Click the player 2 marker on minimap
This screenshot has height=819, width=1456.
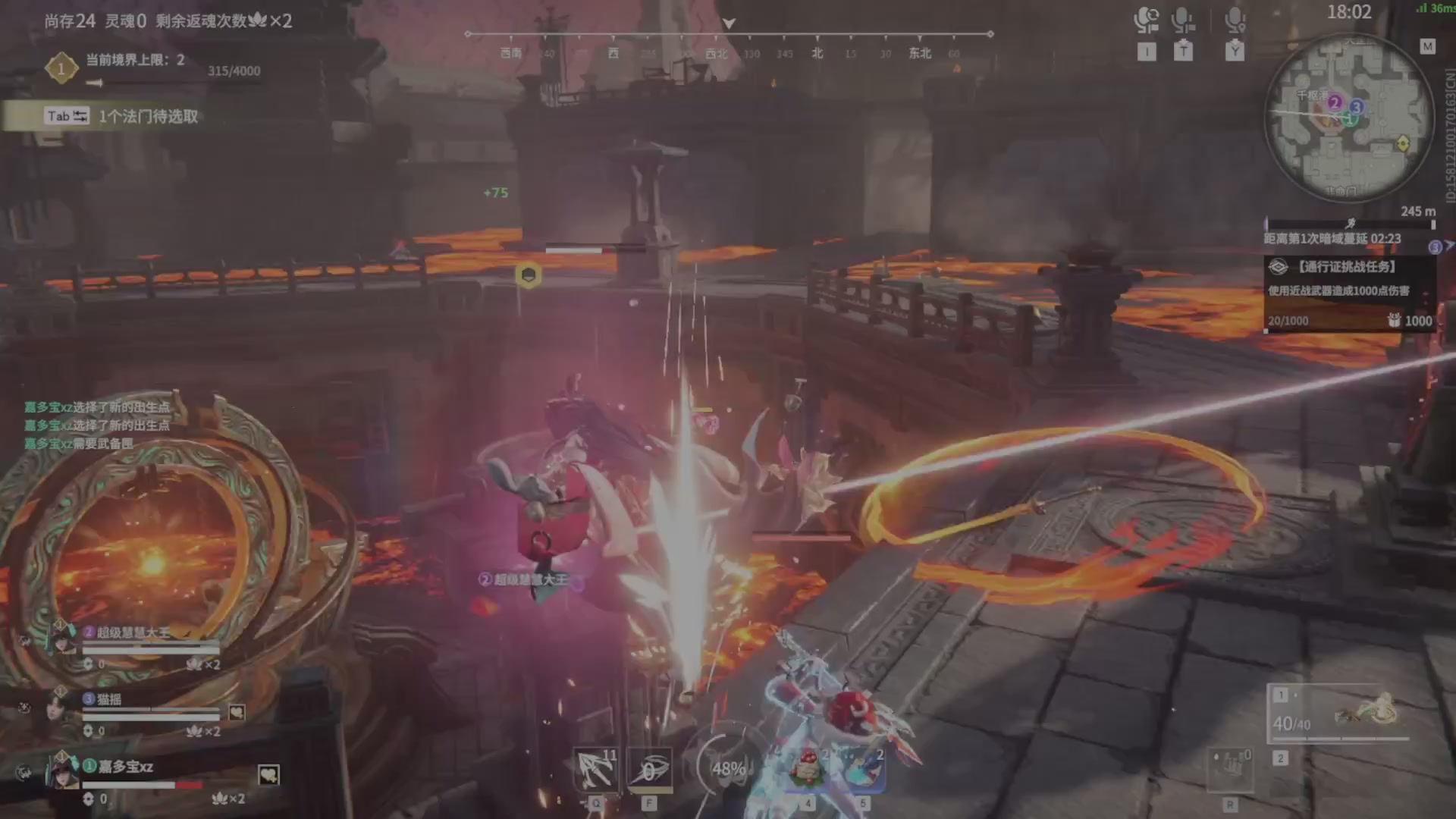point(1335,102)
